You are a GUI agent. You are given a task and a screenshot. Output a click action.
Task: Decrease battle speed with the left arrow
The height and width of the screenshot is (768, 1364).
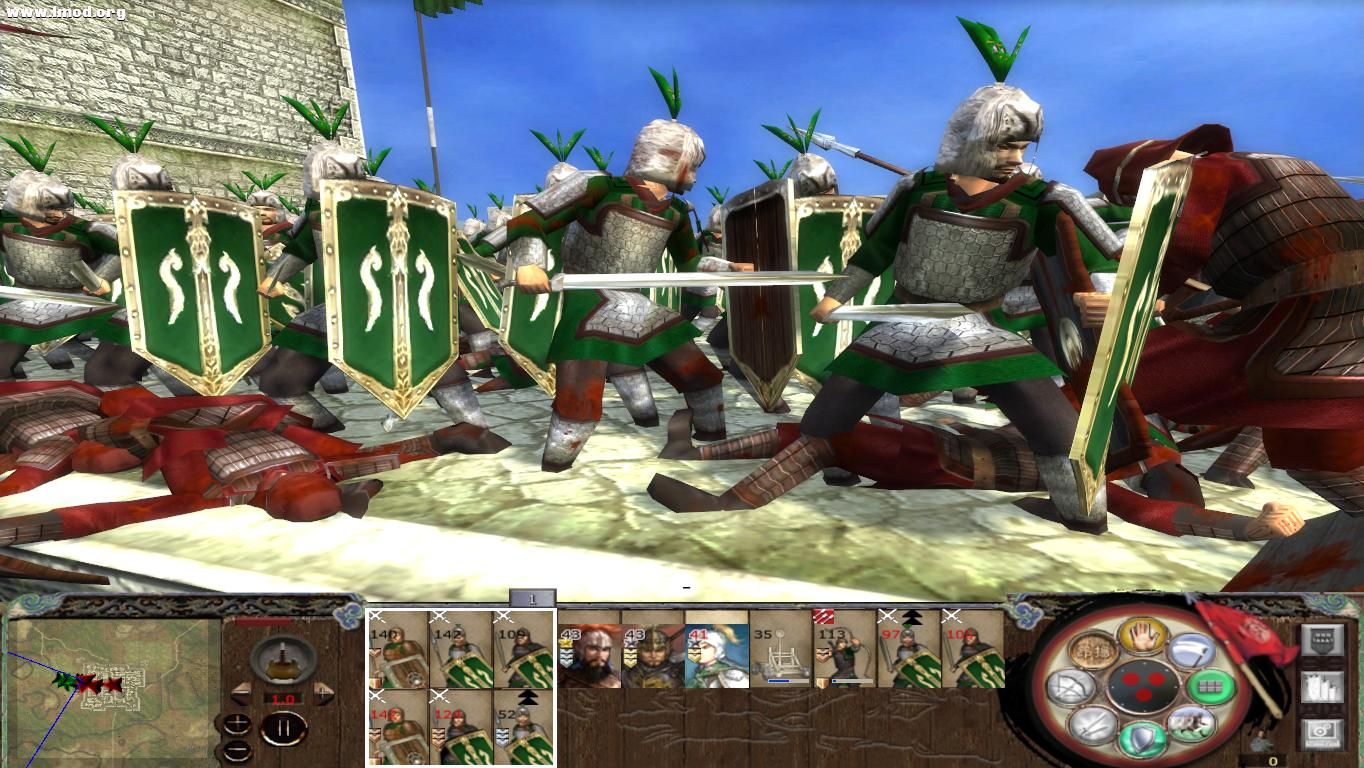click(x=241, y=692)
